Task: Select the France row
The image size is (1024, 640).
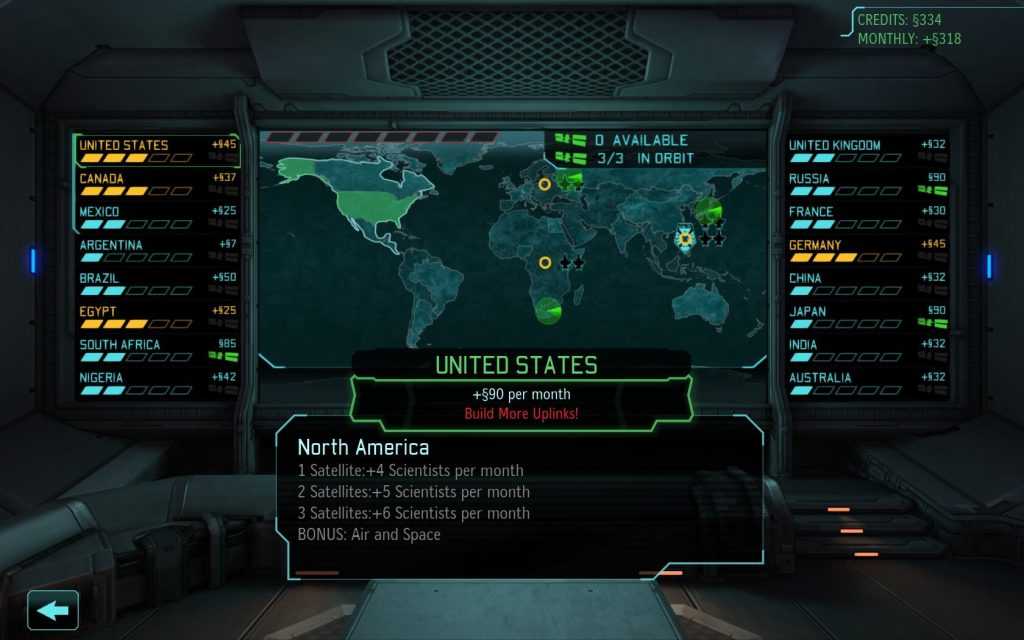Action: click(866, 216)
